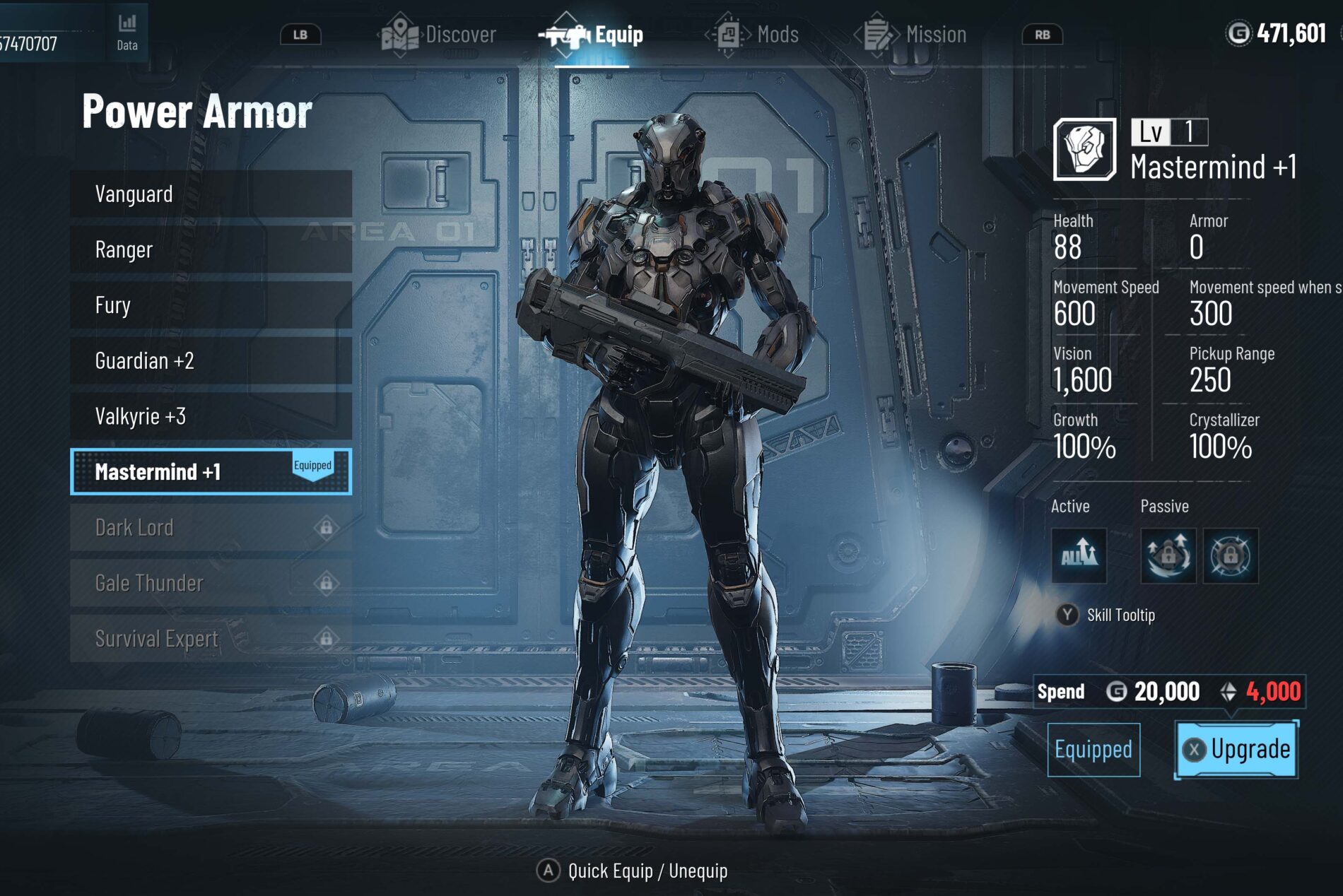
Task: Choose the locked Survival Expert armor
Action: (x=211, y=639)
